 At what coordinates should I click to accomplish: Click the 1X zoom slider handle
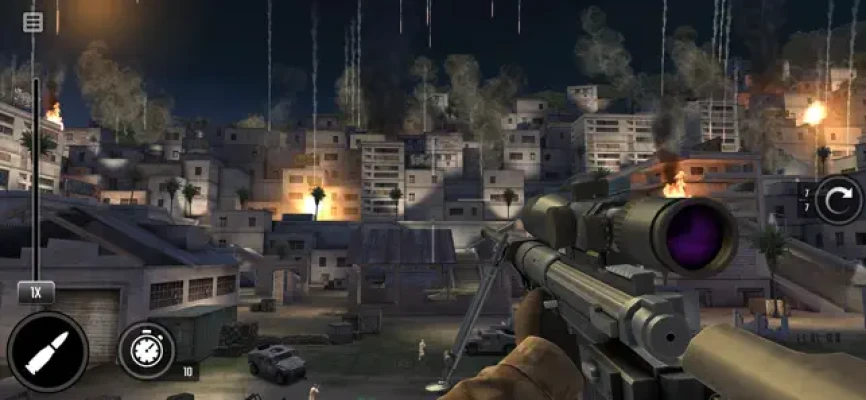click(x=36, y=293)
